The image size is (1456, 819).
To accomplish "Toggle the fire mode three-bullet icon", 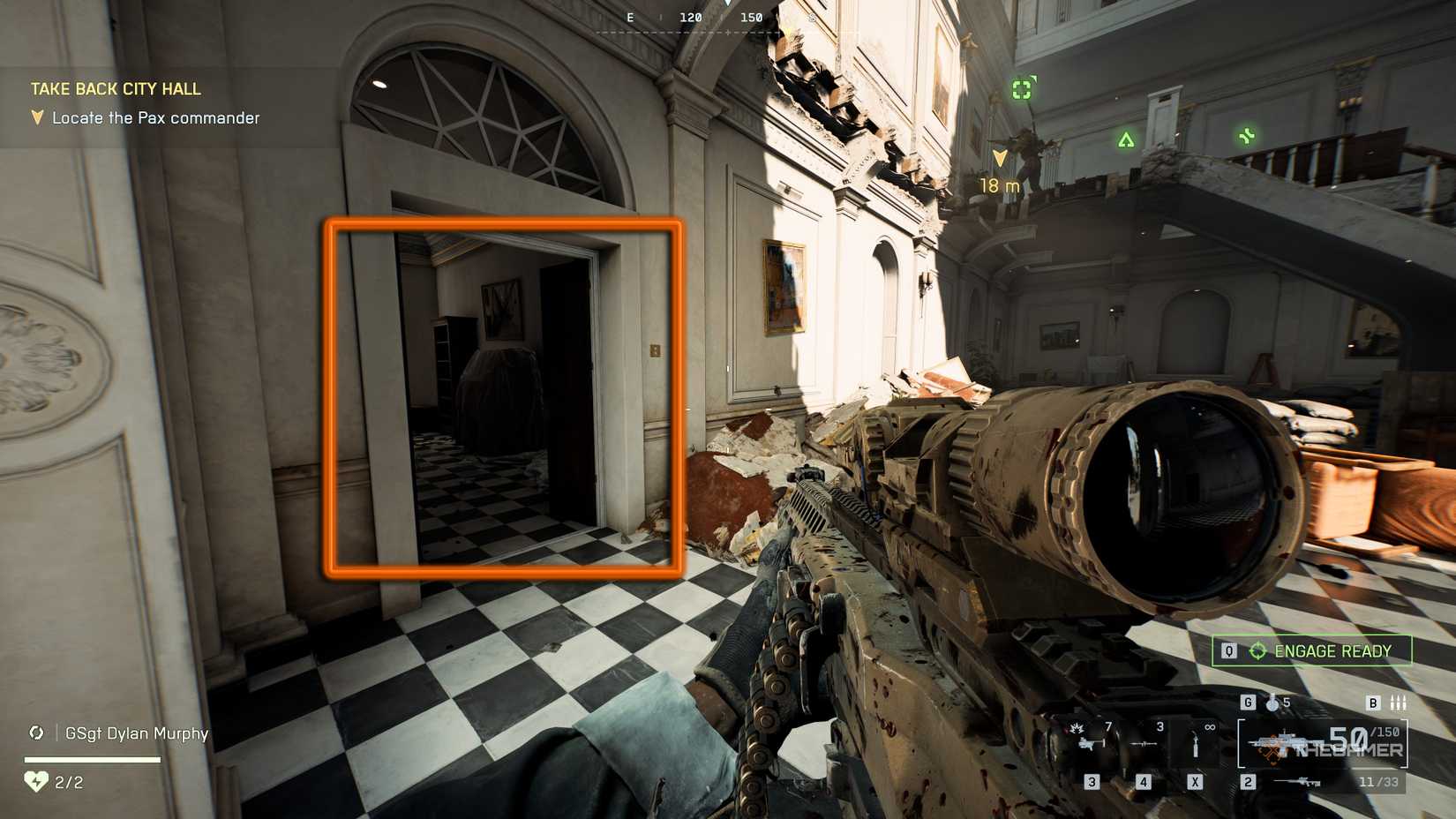I will (x=1398, y=703).
